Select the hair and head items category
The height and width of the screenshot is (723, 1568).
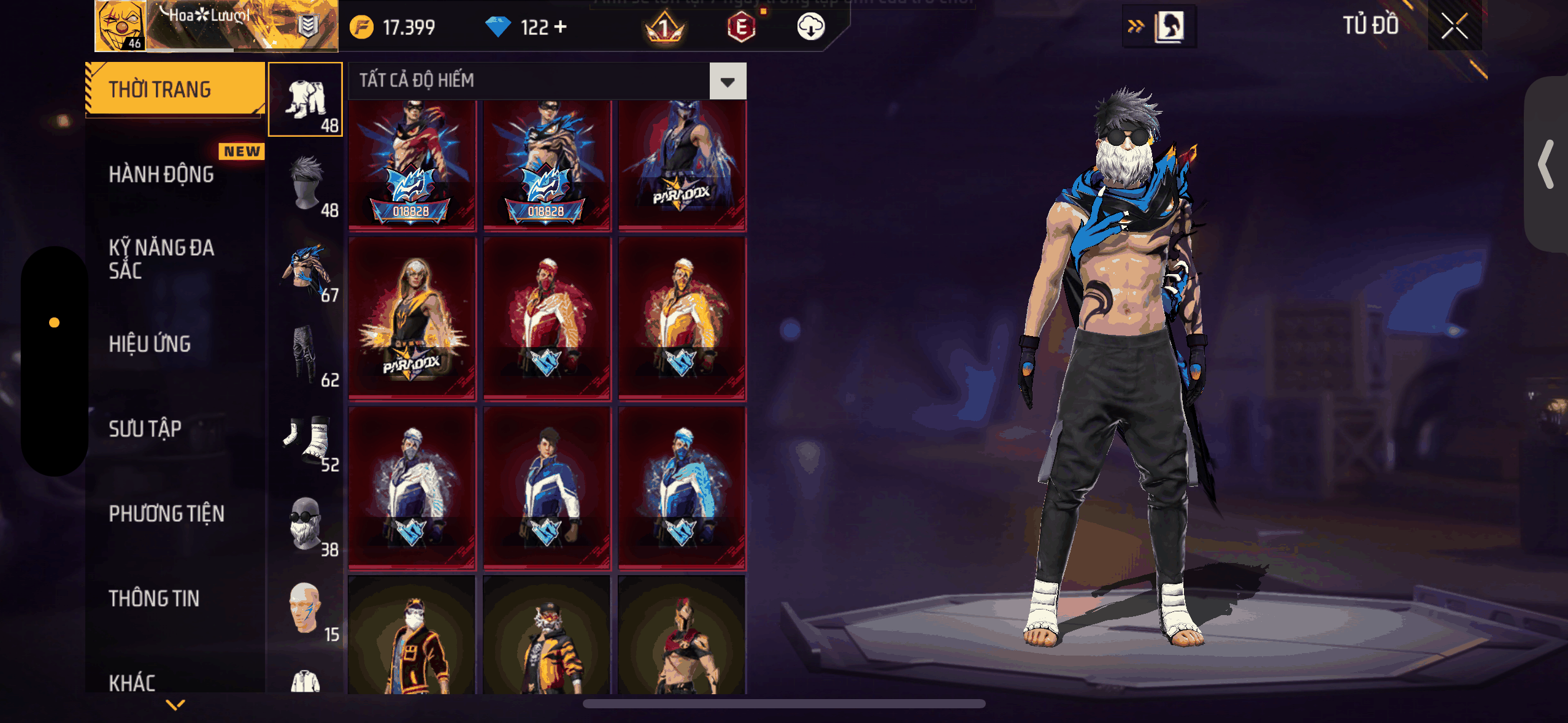[x=306, y=184]
